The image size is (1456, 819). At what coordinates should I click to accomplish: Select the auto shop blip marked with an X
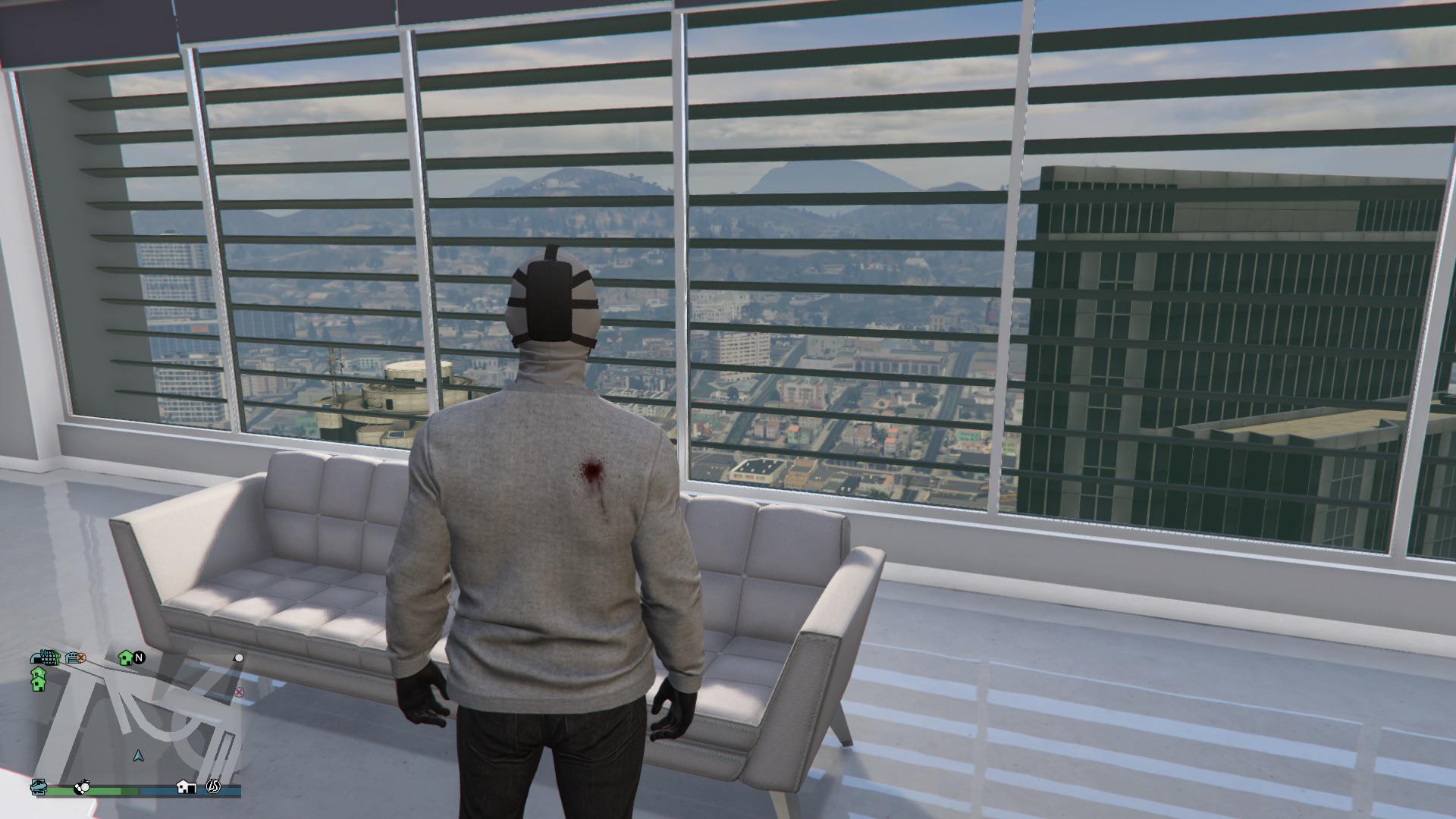pyautogui.click(x=74, y=658)
